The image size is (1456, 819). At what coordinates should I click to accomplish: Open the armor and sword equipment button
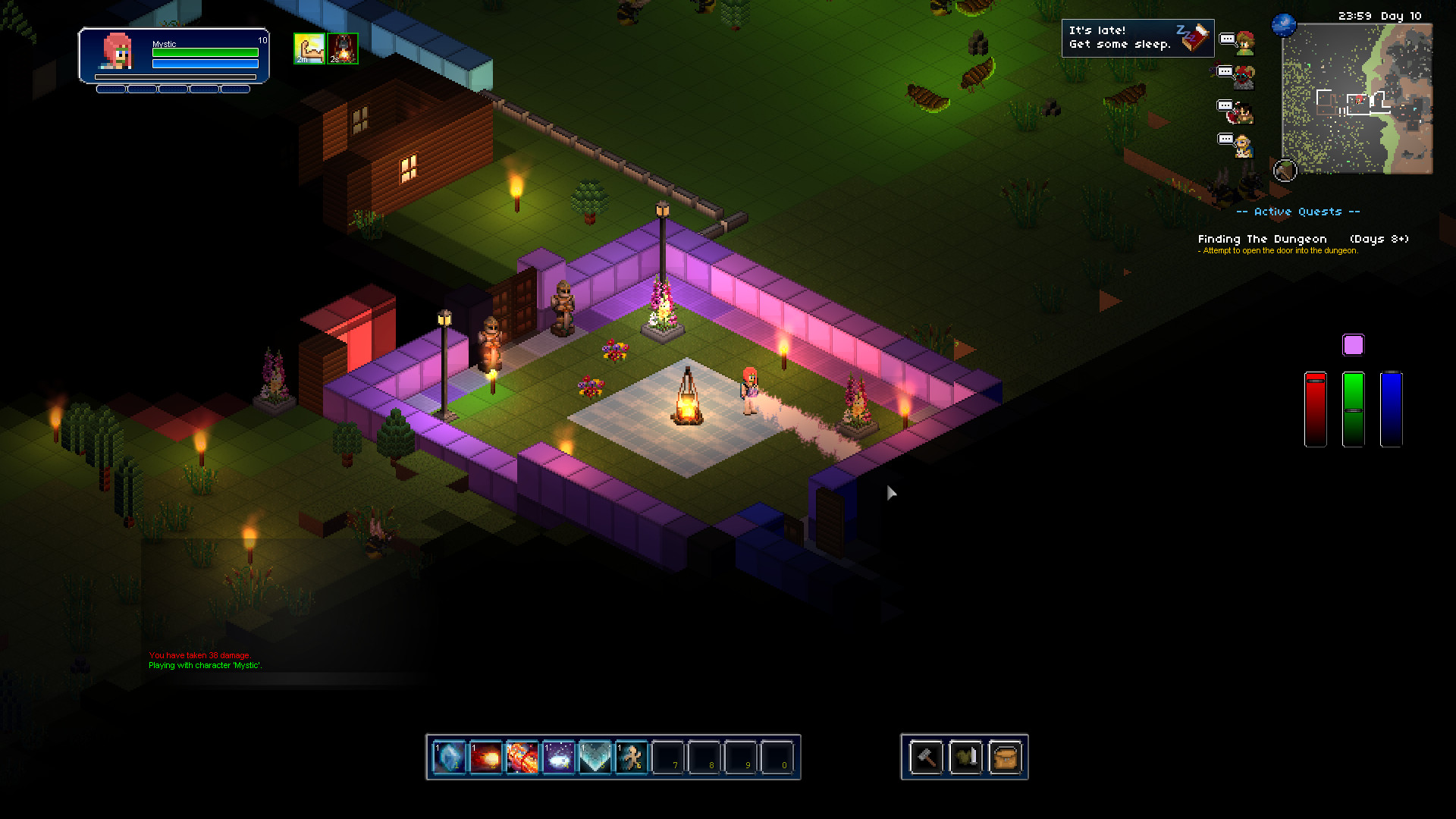pyautogui.click(x=965, y=757)
